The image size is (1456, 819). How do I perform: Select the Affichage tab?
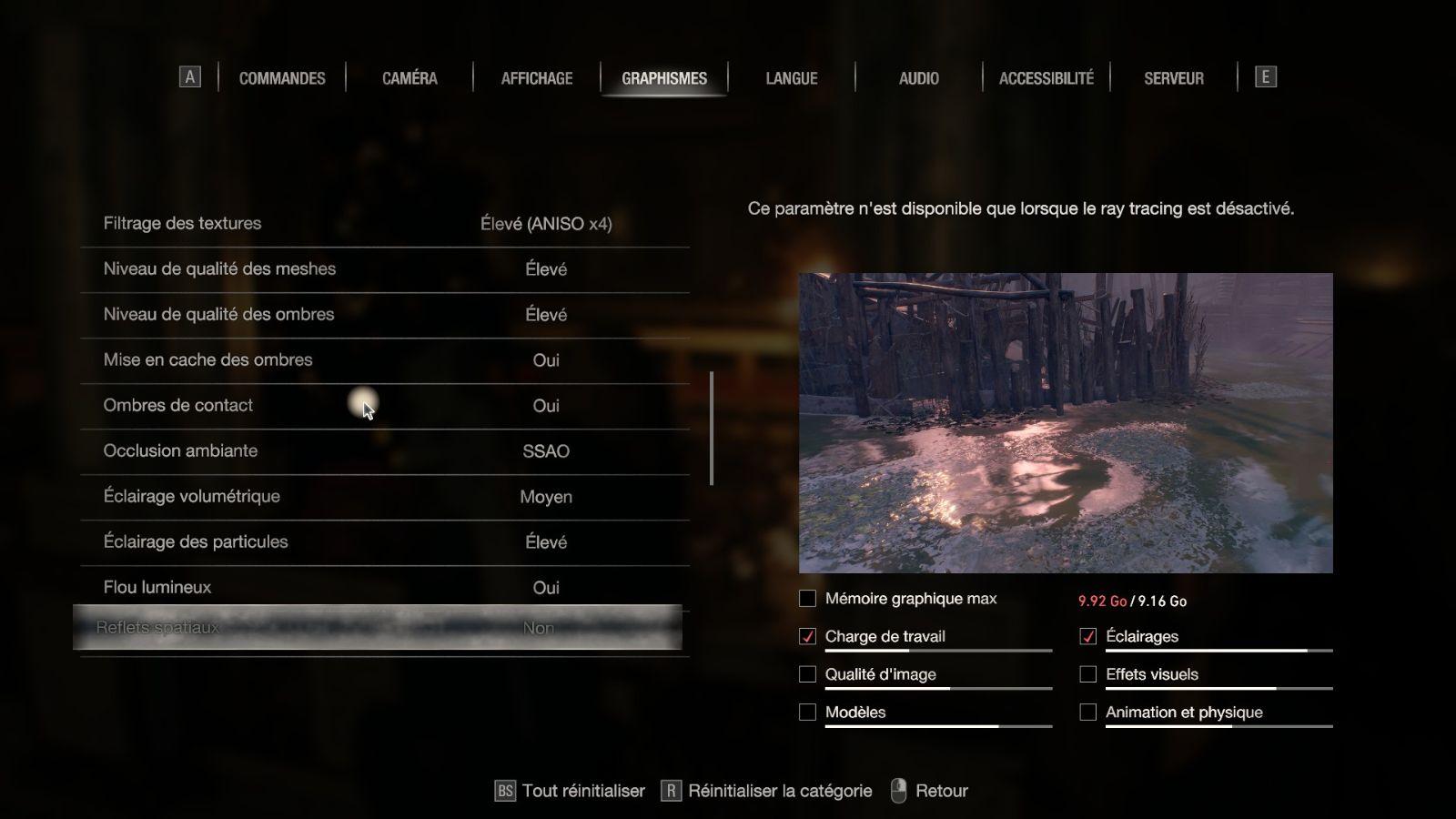[x=537, y=78]
